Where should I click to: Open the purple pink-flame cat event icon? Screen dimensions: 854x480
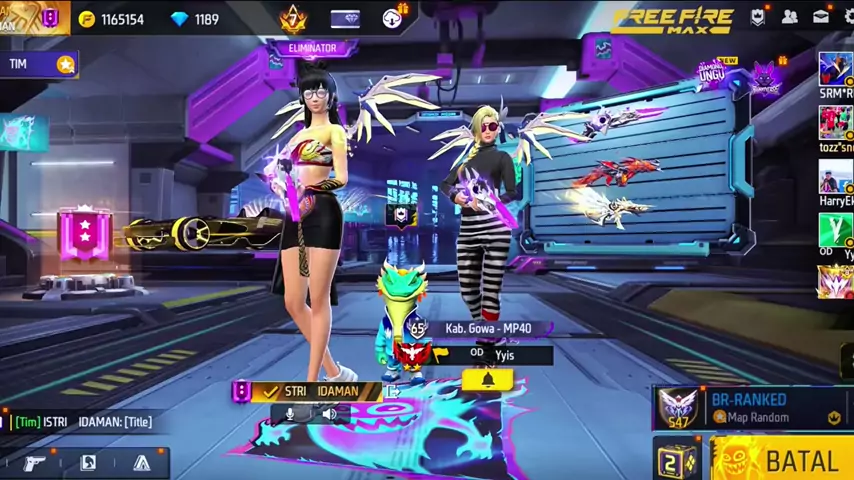[x=766, y=77]
